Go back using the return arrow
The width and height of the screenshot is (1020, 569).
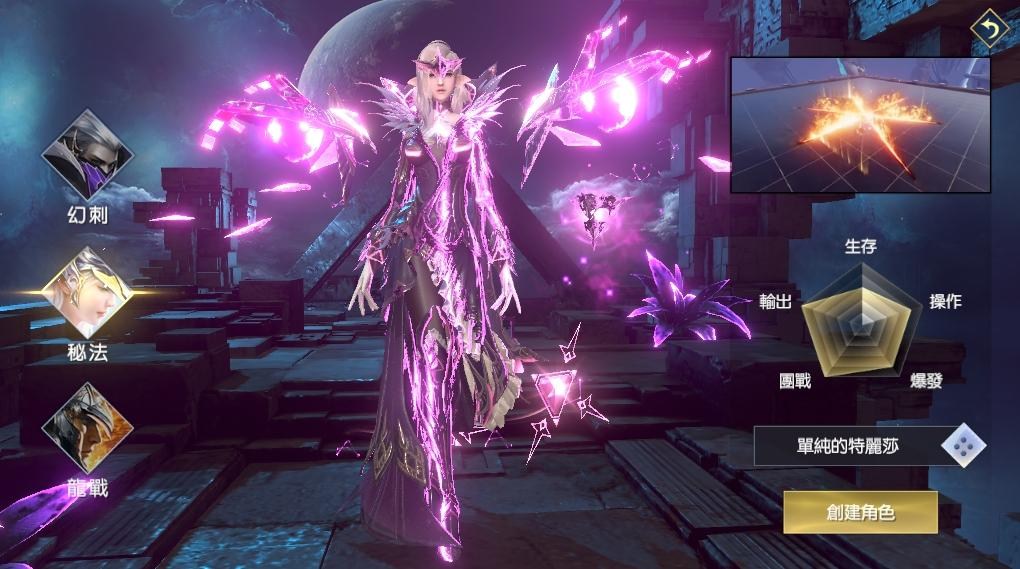coord(990,30)
